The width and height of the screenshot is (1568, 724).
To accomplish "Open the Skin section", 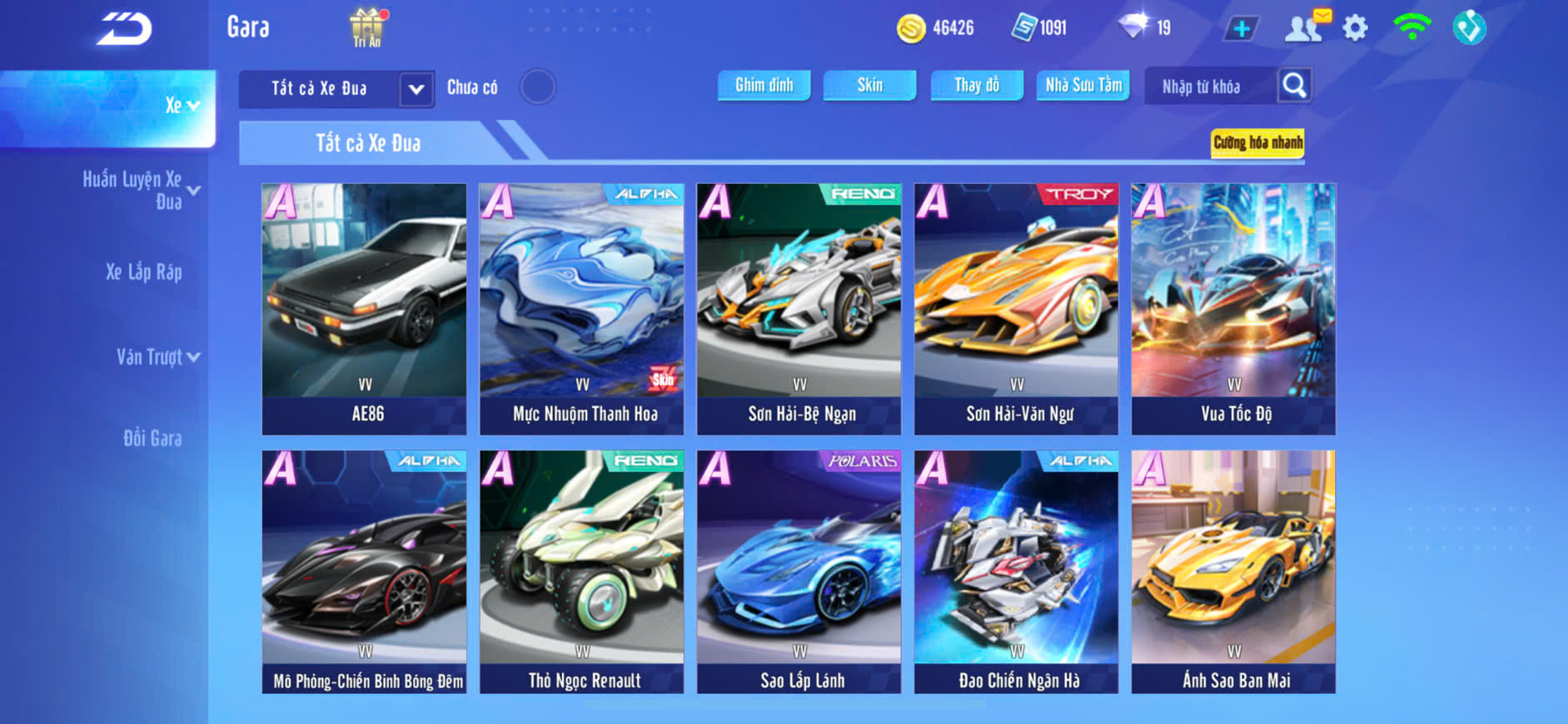I will point(869,85).
